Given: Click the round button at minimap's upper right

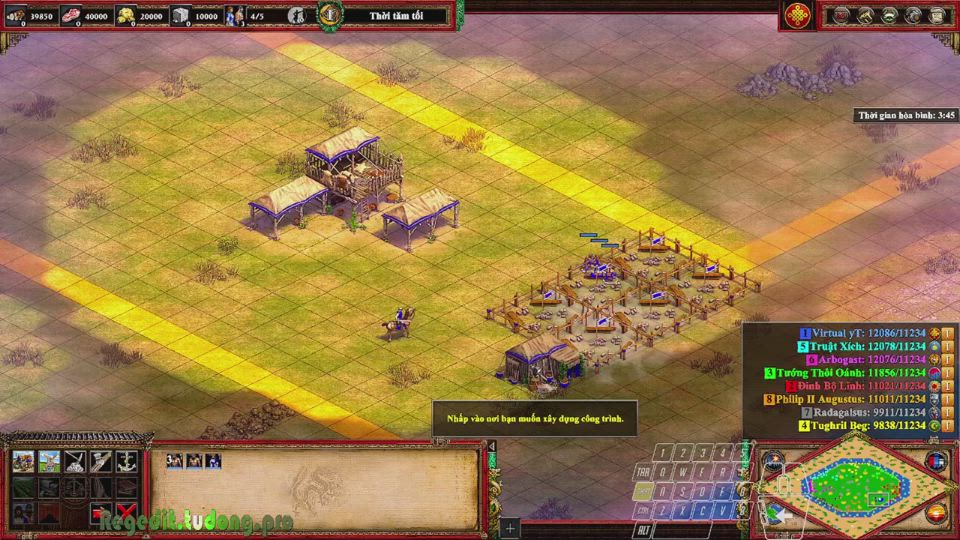Looking at the screenshot, I should tap(936, 461).
